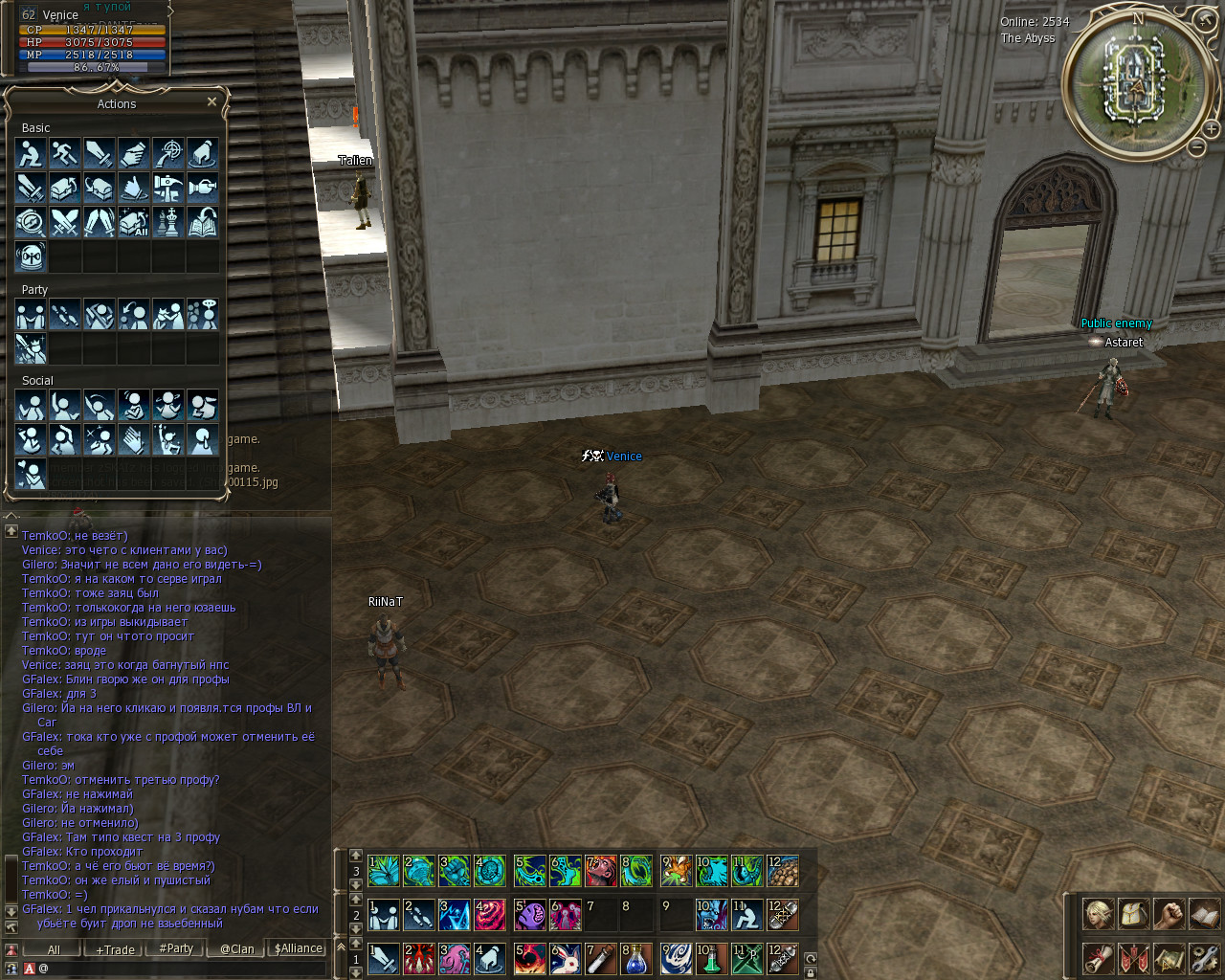Use the blue mana potion hotbar slot
Viewport: 1225px width, 980px height.
click(636, 958)
